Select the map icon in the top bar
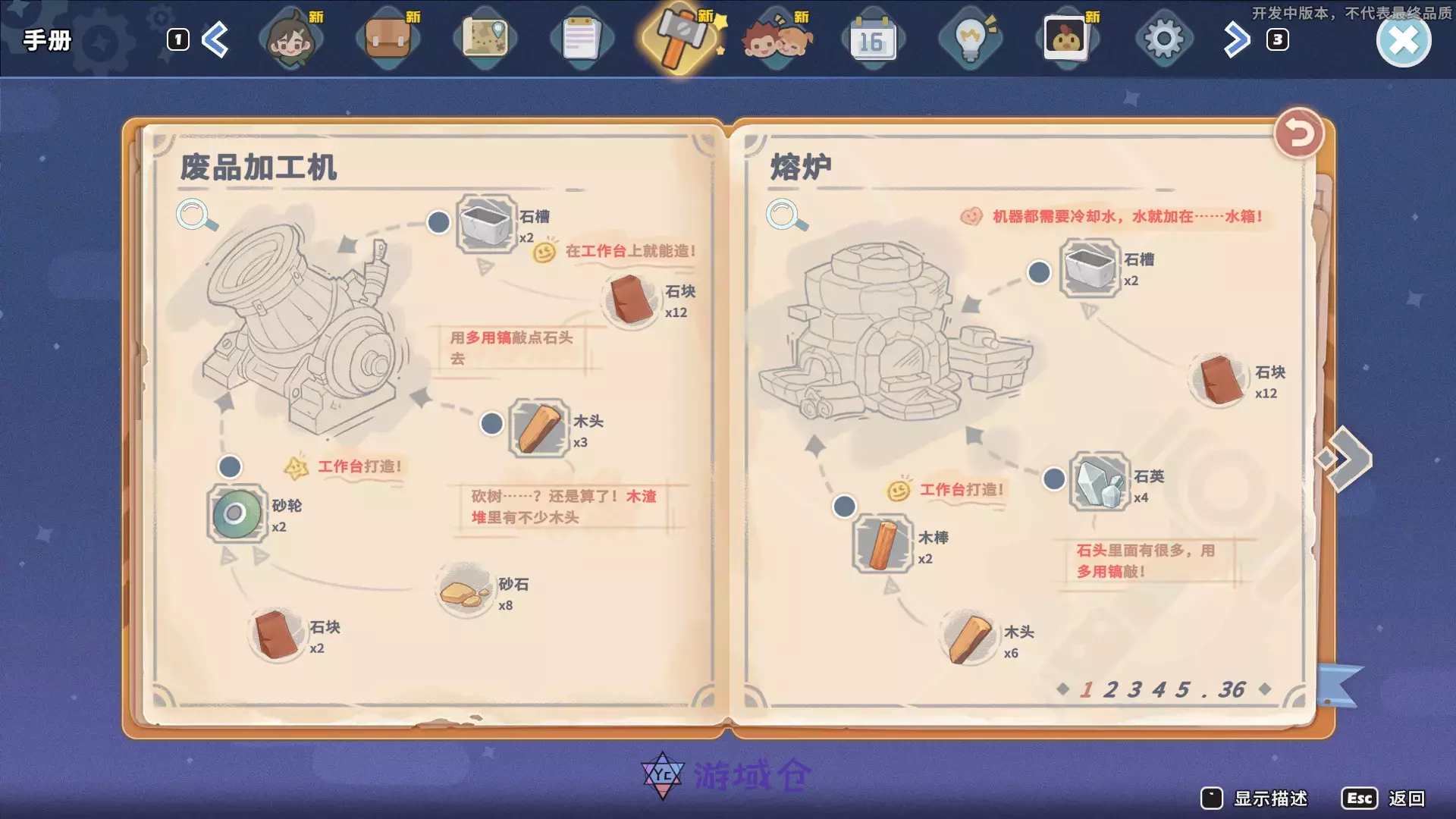The height and width of the screenshot is (819, 1456). coord(485,38)
